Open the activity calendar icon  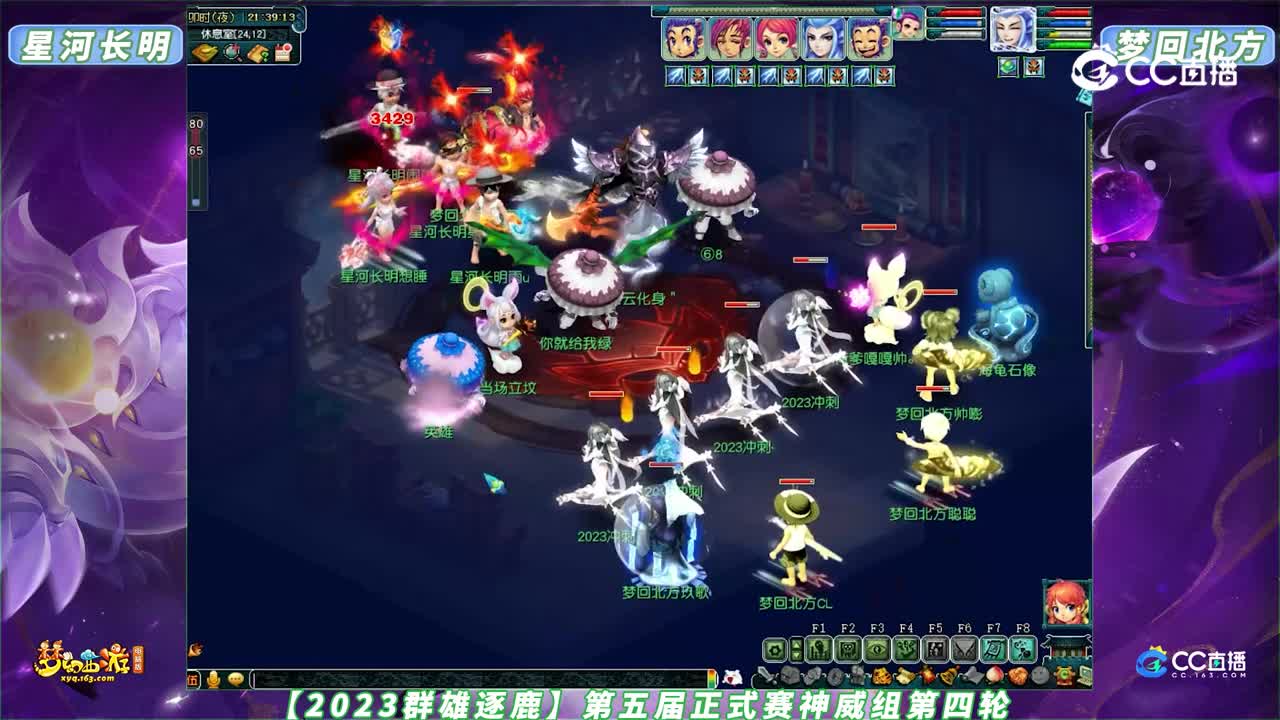click(283, 52)
